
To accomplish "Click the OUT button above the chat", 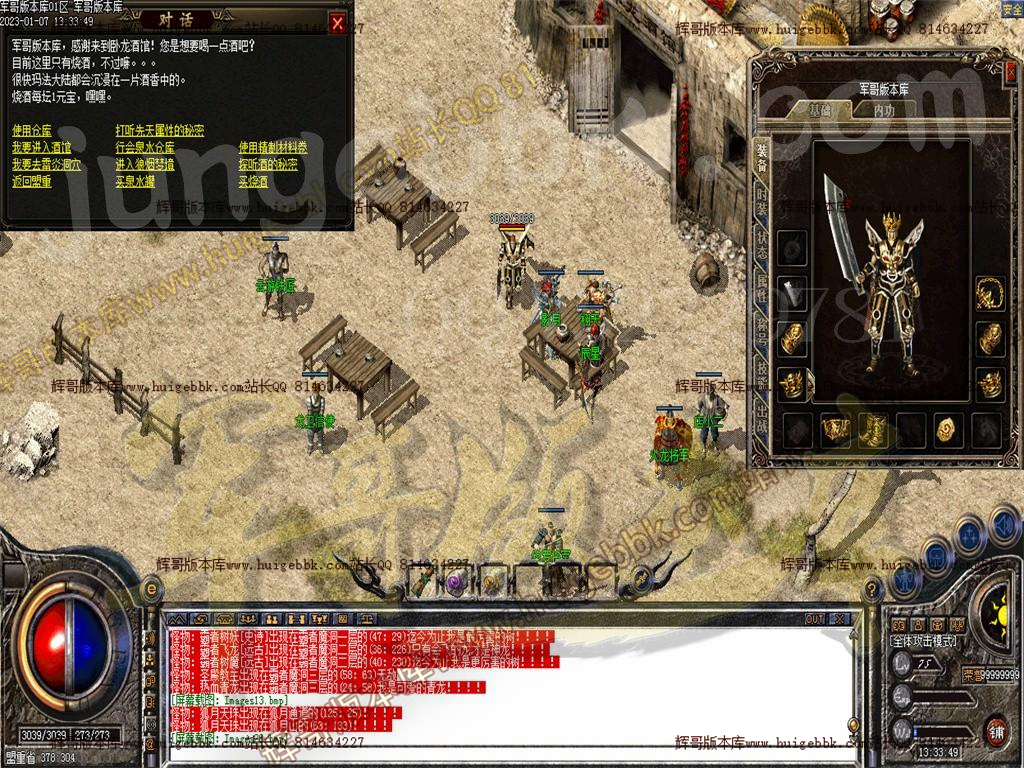I will (x=815, y=619).
